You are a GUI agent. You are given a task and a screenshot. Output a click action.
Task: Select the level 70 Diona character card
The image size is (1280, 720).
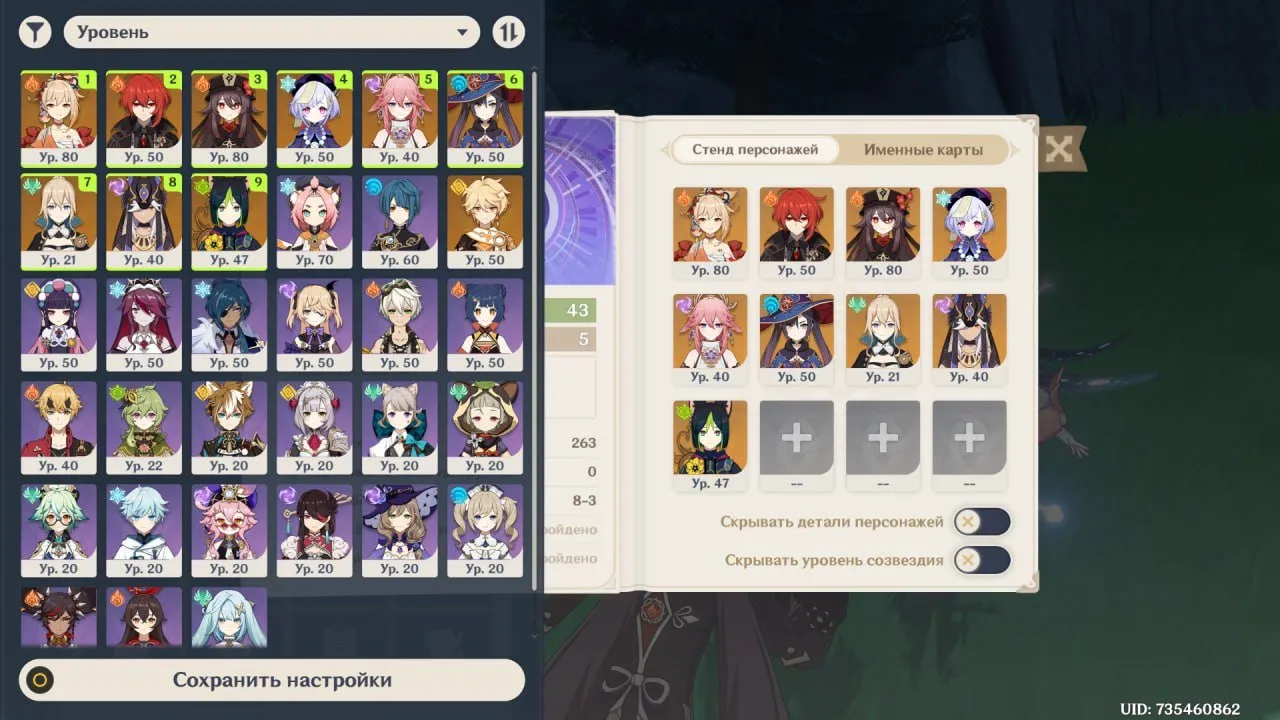coord(315,220)
